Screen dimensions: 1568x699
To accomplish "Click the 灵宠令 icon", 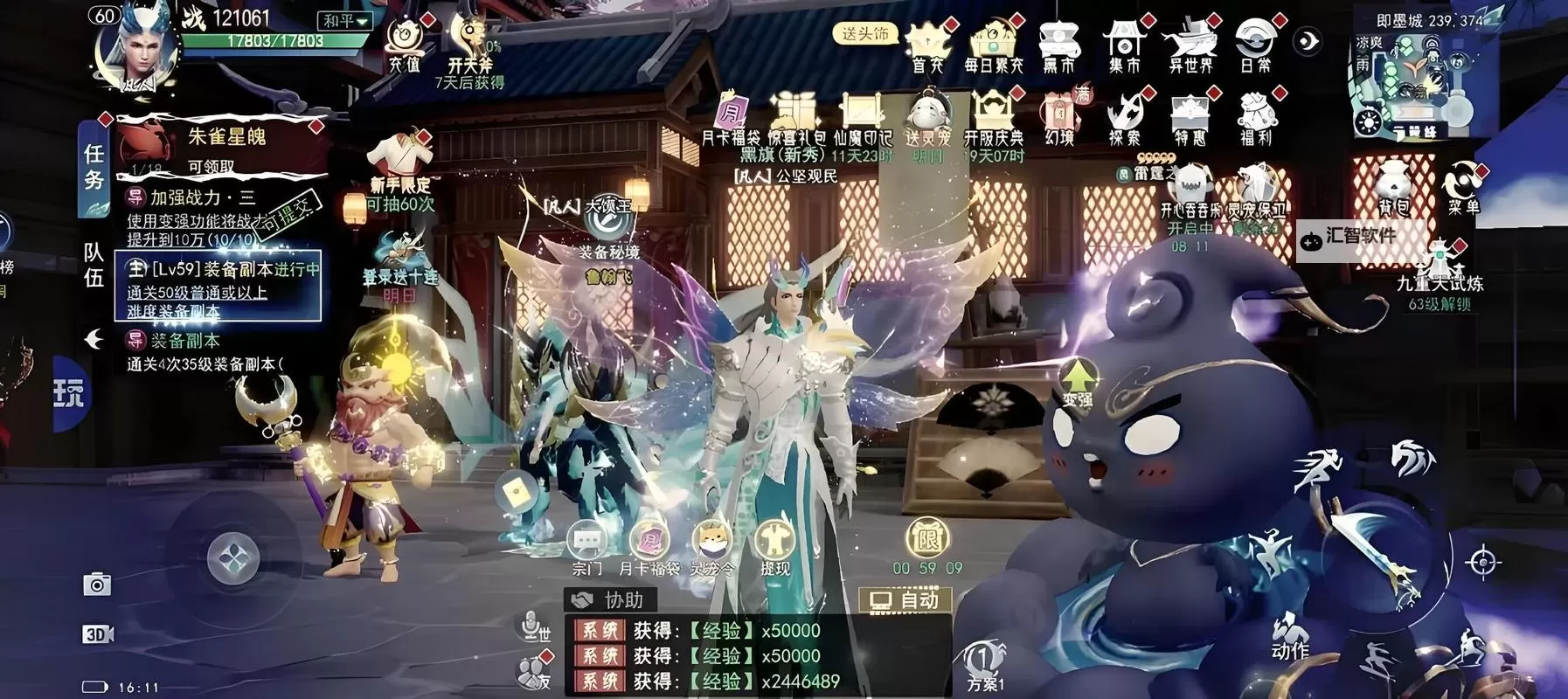I will coord(712,540).
